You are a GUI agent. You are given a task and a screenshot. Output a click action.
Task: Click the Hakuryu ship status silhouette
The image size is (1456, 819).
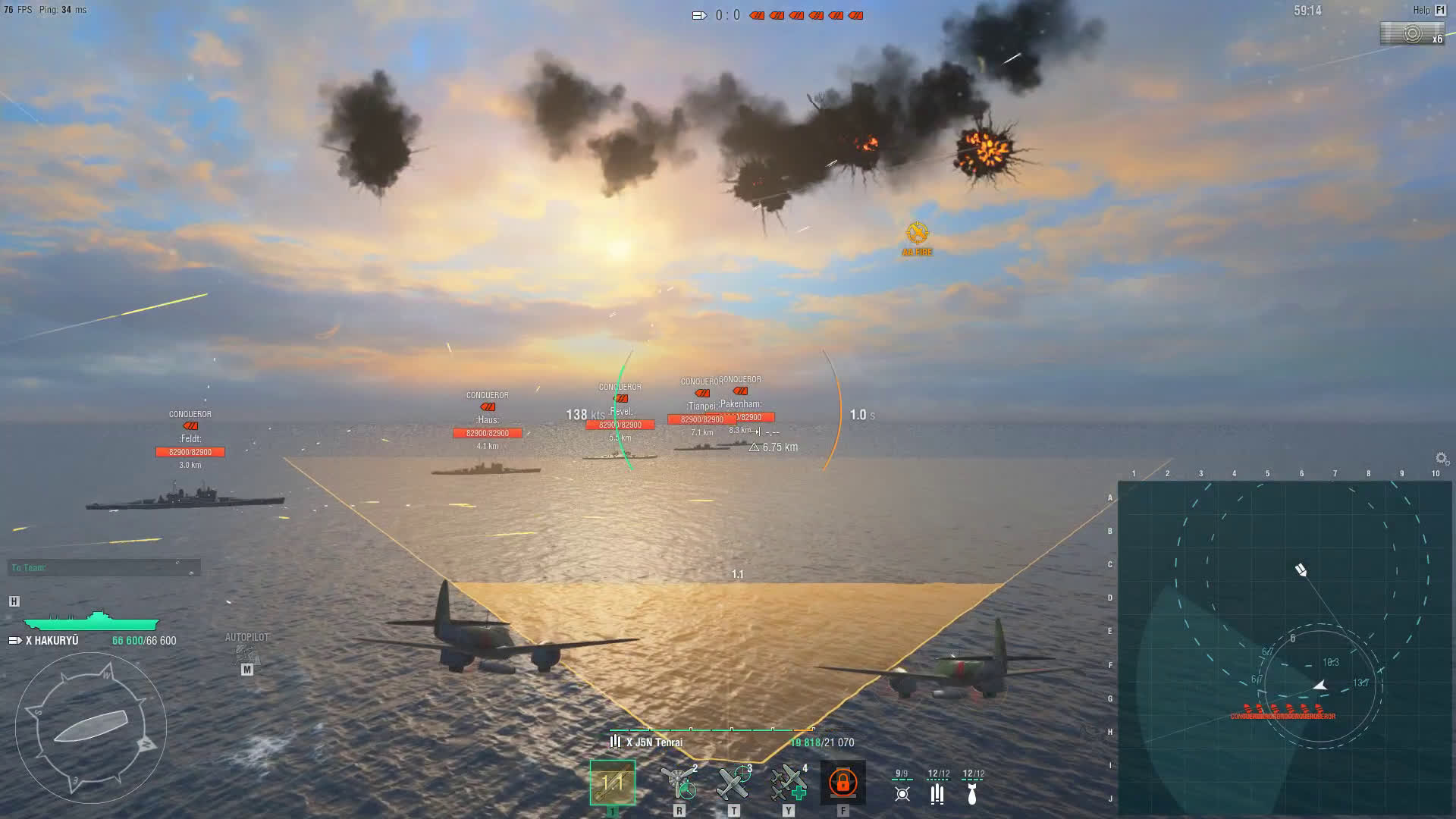91,622
